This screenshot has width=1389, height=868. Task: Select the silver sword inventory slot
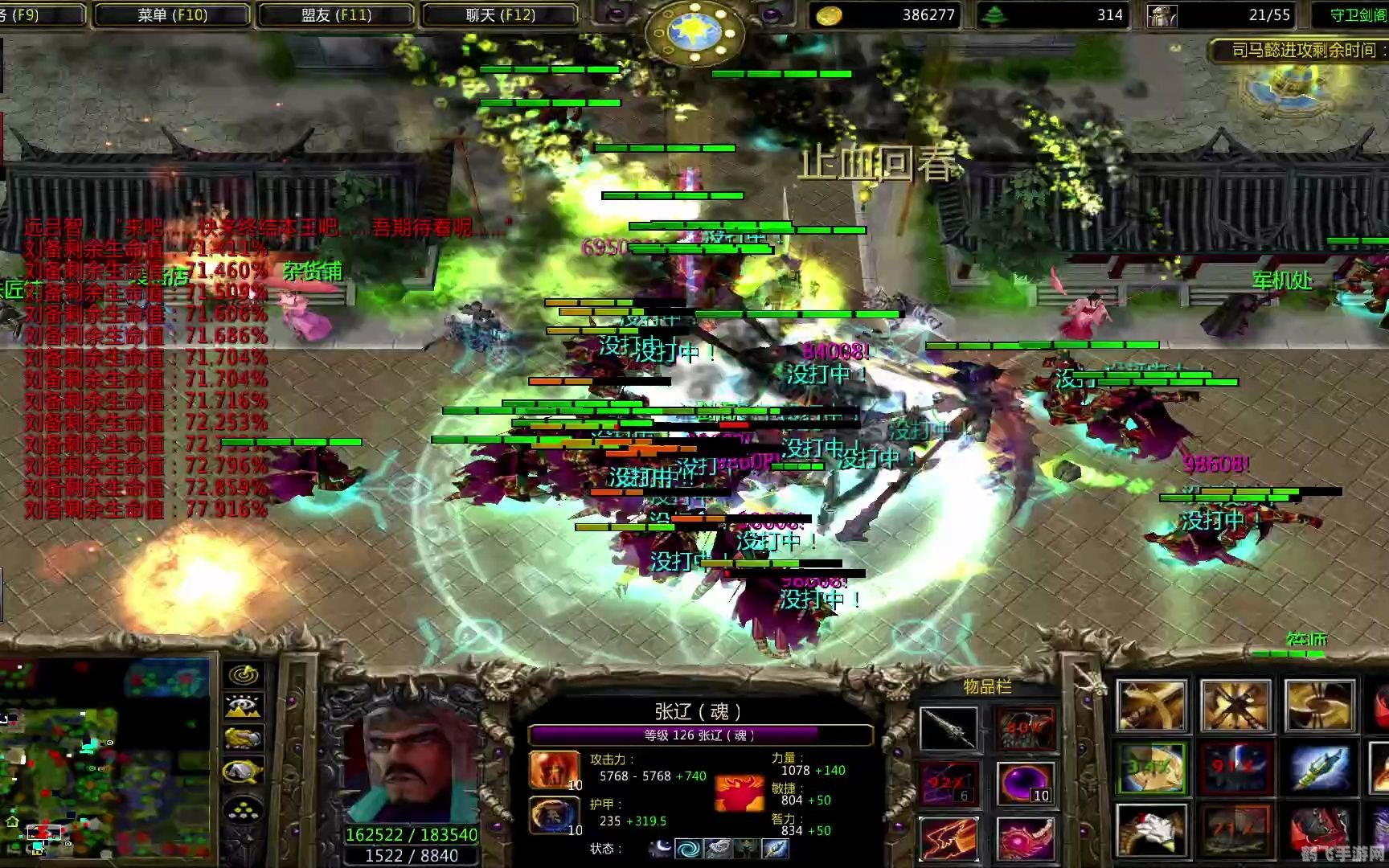coord(949,729)
